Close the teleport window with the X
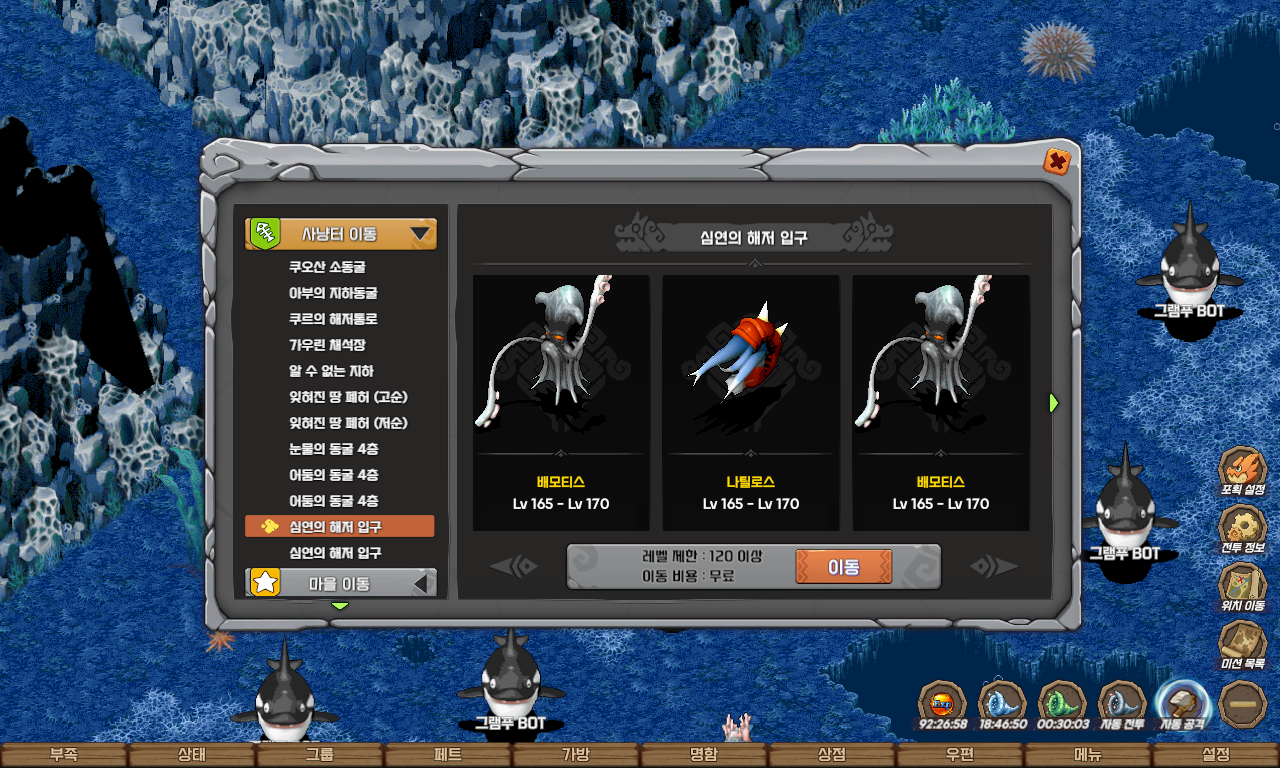1280x768 pixels. 1057,160
